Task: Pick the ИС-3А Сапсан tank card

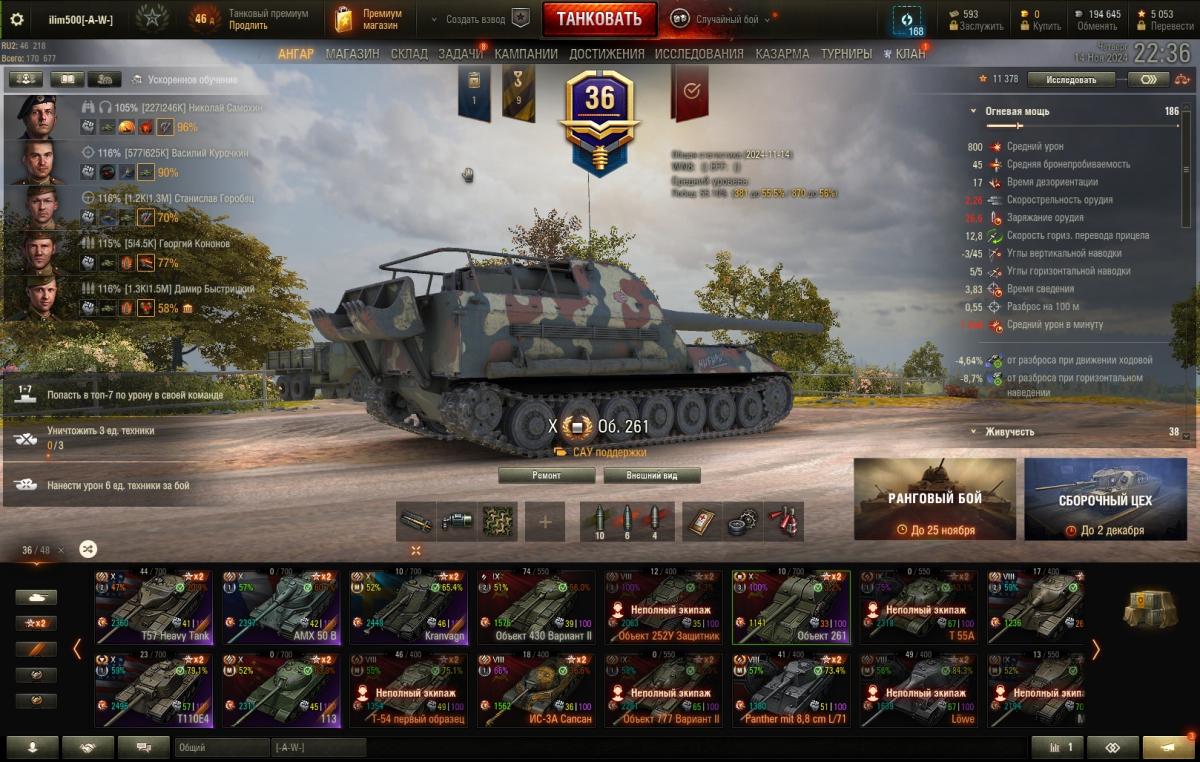Action: [x=535, y=690]
